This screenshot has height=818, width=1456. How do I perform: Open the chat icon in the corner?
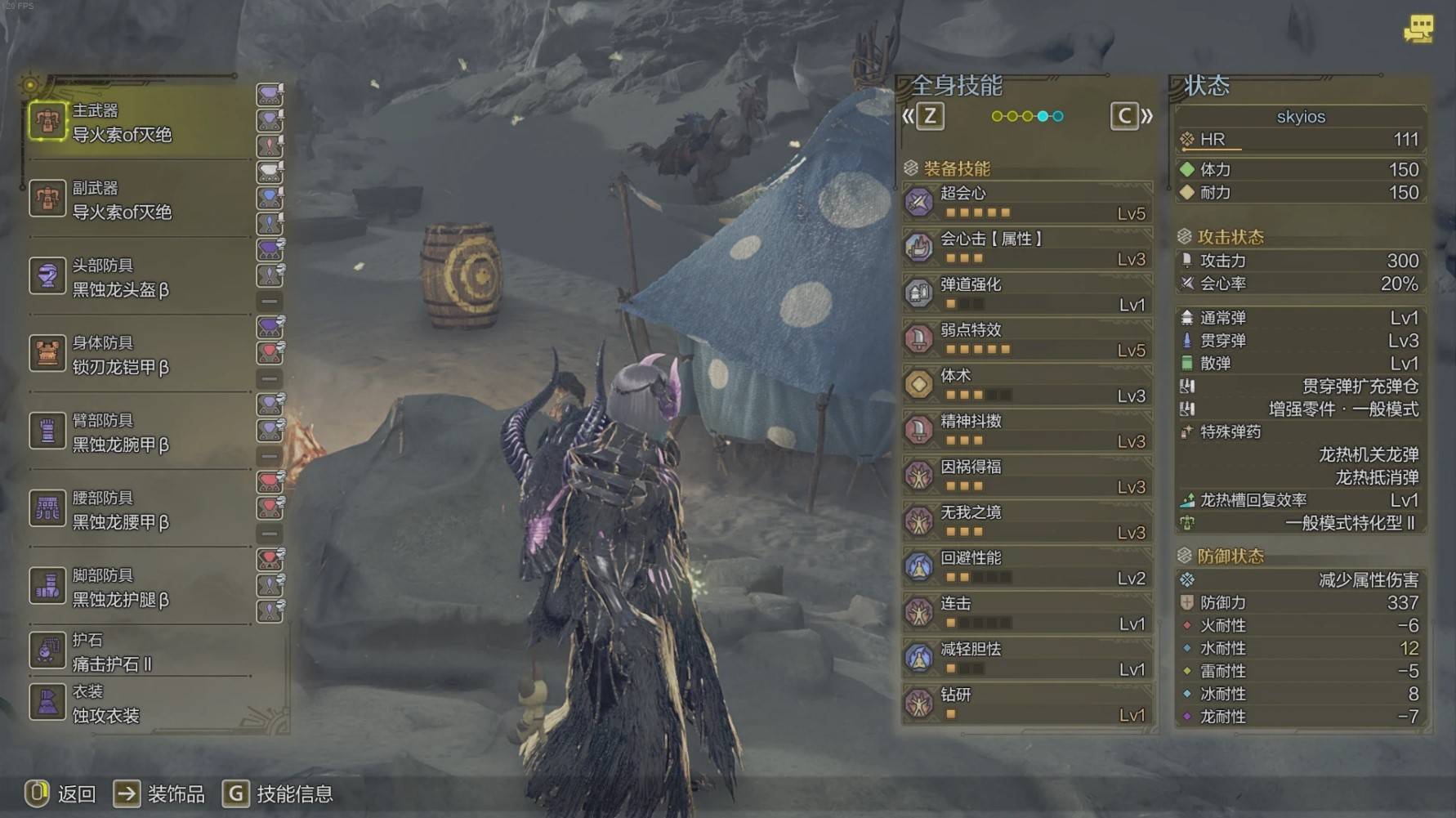pos(1418,29)
